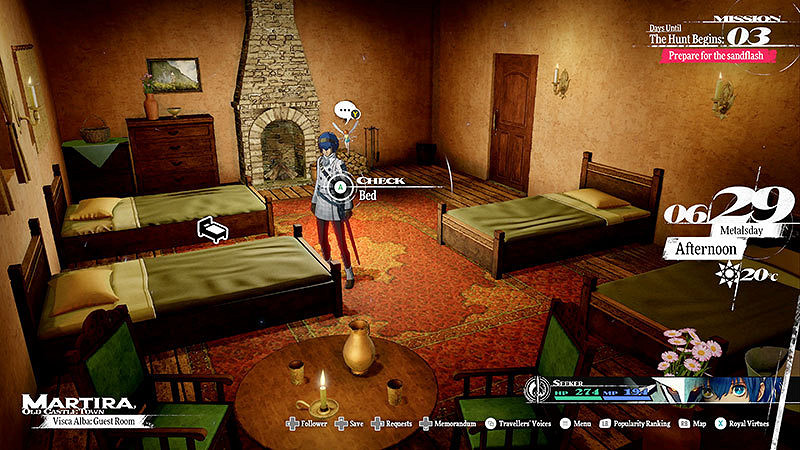Select the Save shortcut

click(348, 423)
